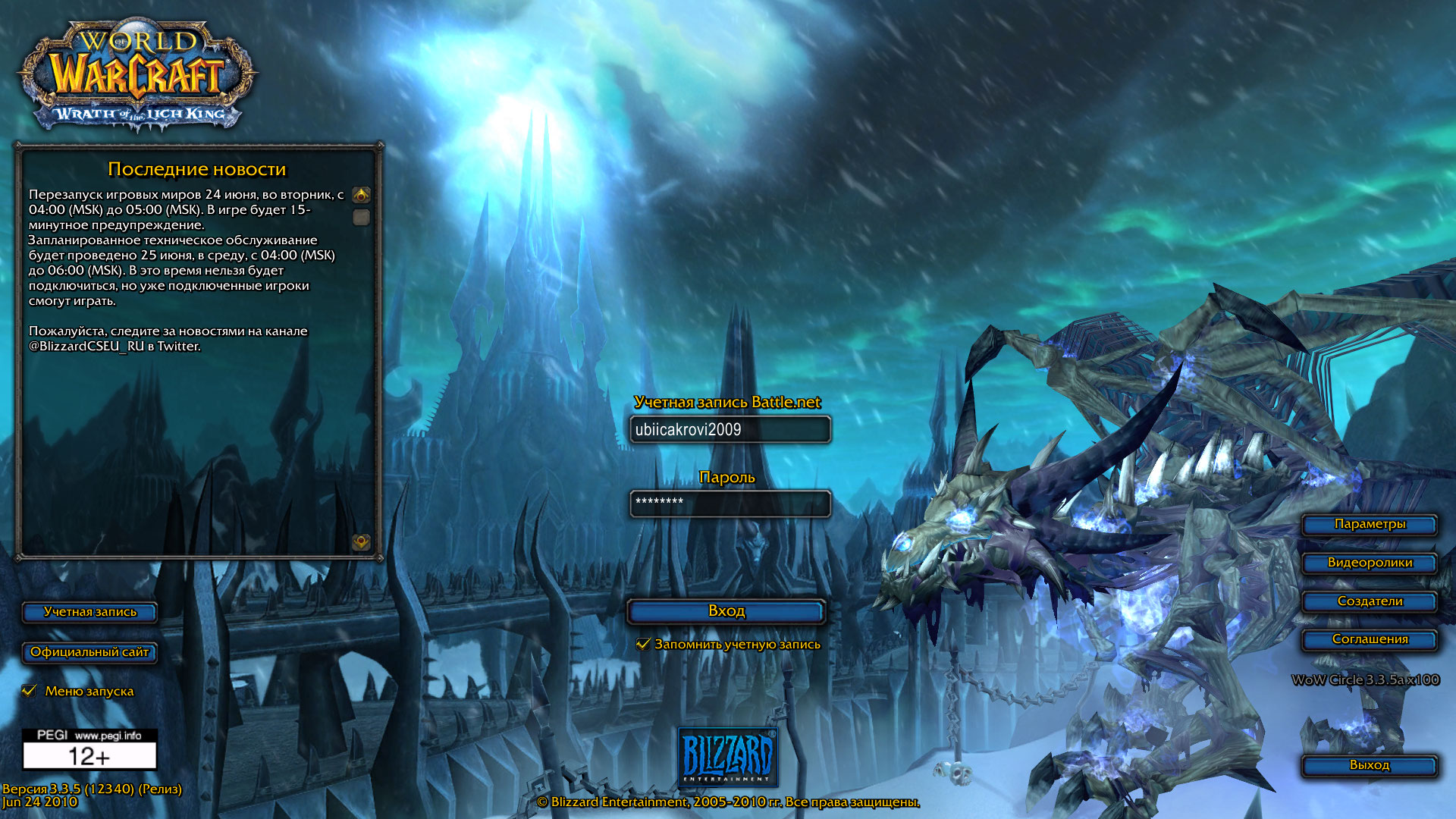Open the Соглашения agreements

[1369, 639]
